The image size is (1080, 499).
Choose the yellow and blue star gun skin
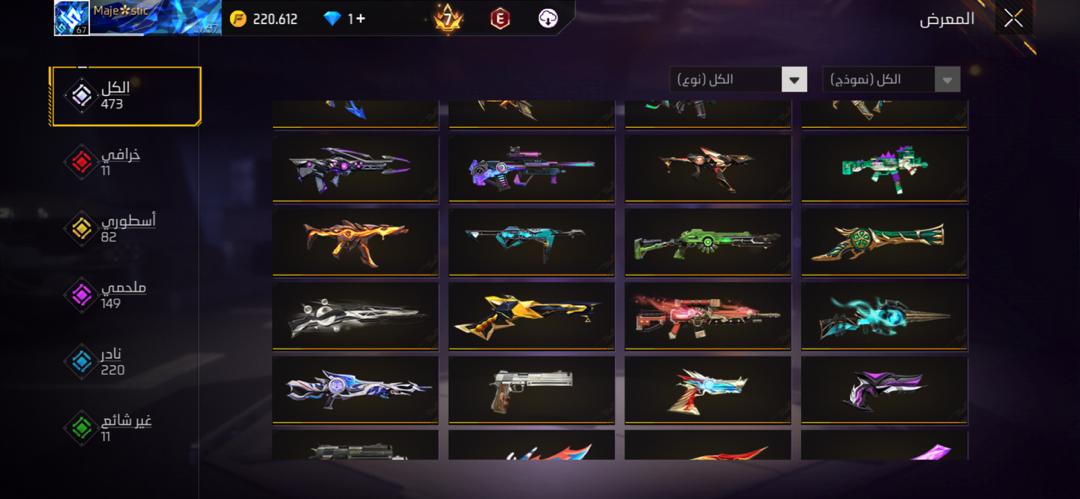(x=531, y=315)
